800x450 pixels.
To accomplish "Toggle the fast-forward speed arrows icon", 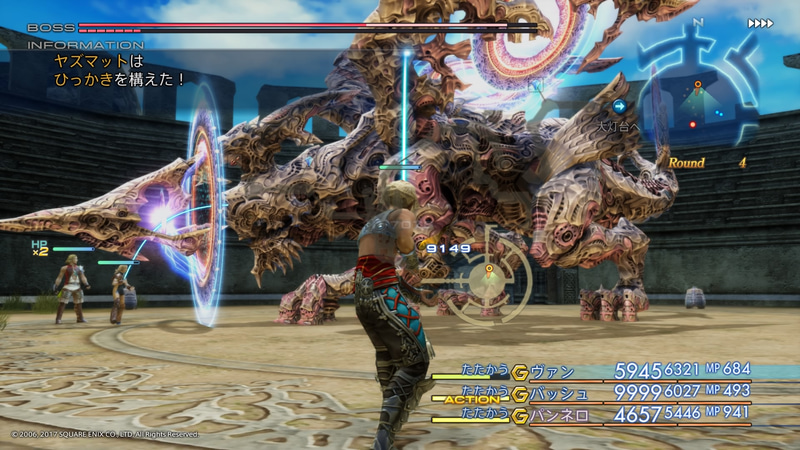I will [760, 23].
